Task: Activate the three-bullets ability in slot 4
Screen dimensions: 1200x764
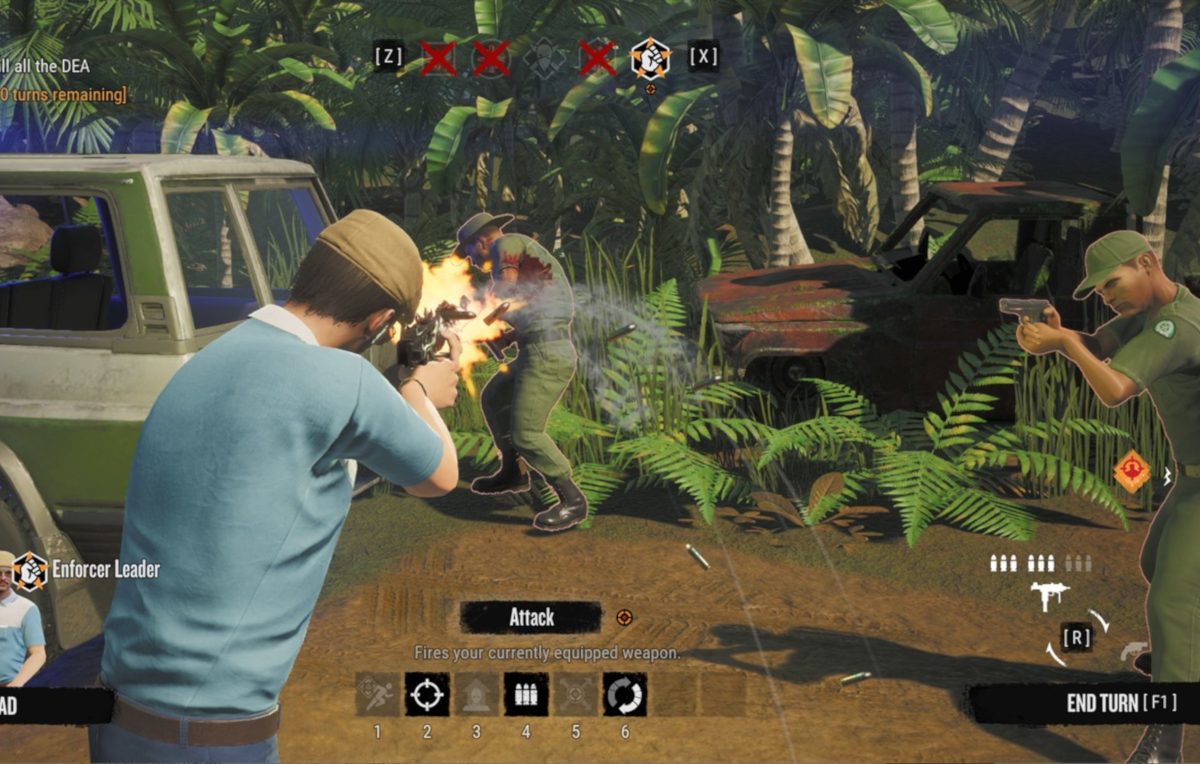Action: click(x=526, y=693)
